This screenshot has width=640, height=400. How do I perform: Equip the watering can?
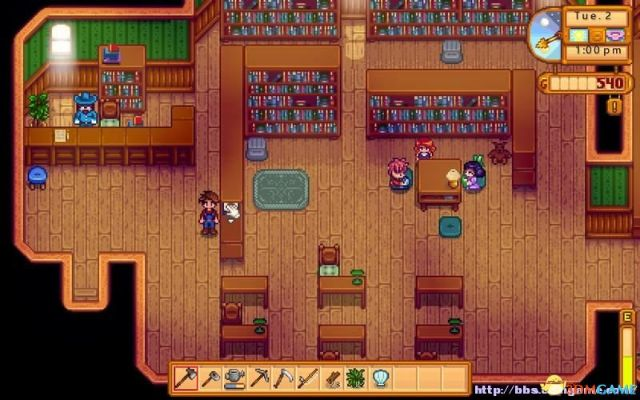click(234, 378)
